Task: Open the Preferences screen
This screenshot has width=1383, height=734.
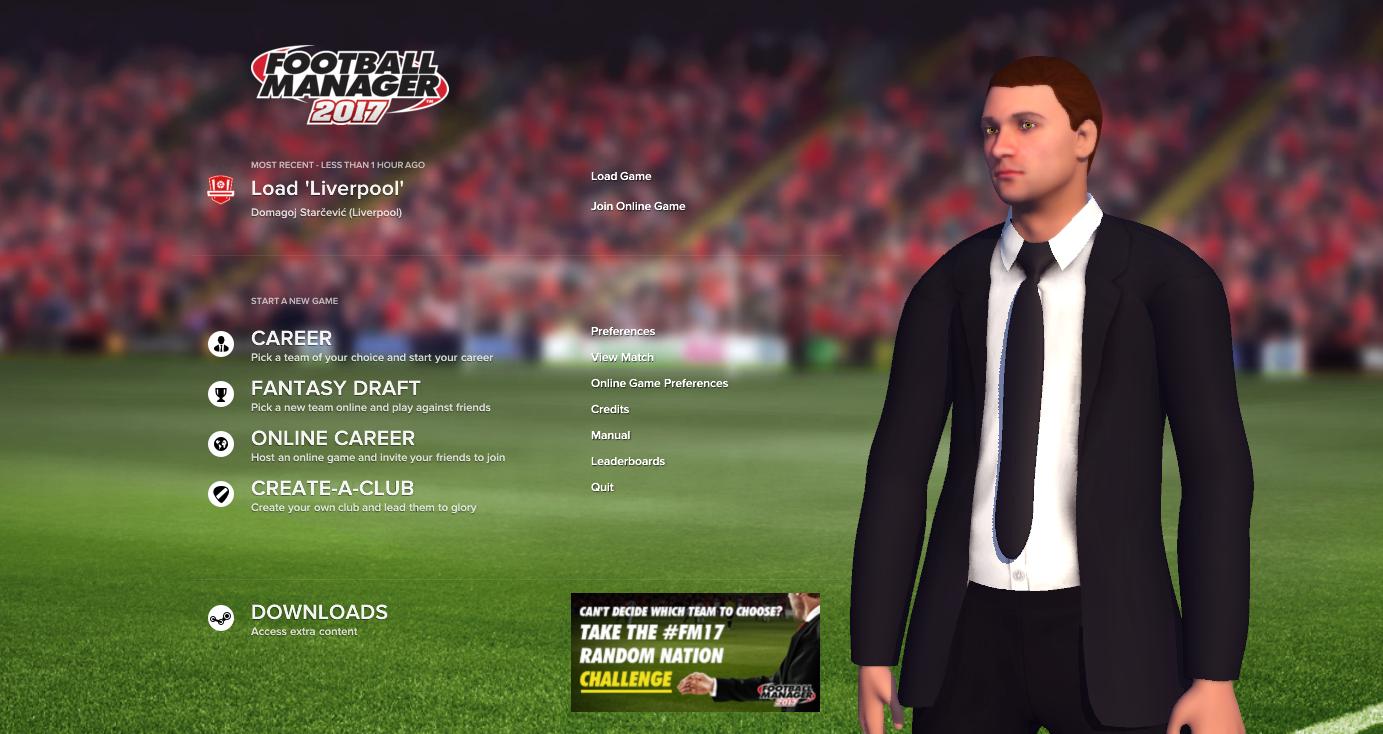Action: click(623, 331)
